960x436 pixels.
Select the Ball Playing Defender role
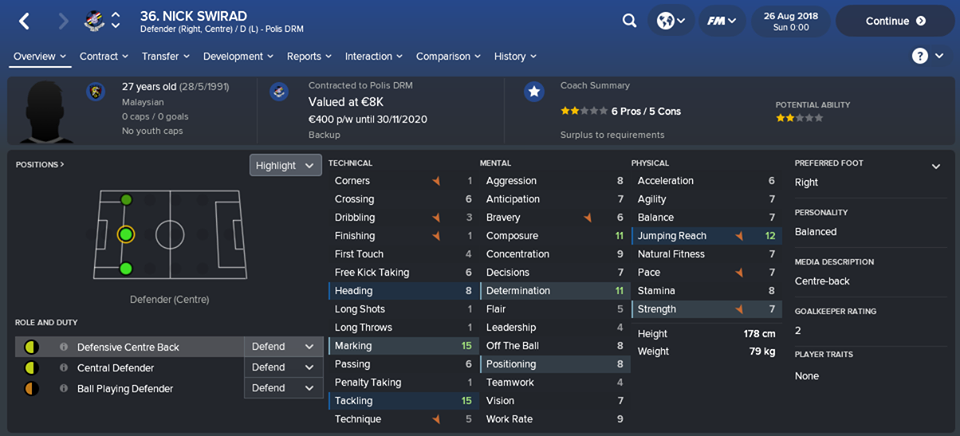click(x=124, y=388)
